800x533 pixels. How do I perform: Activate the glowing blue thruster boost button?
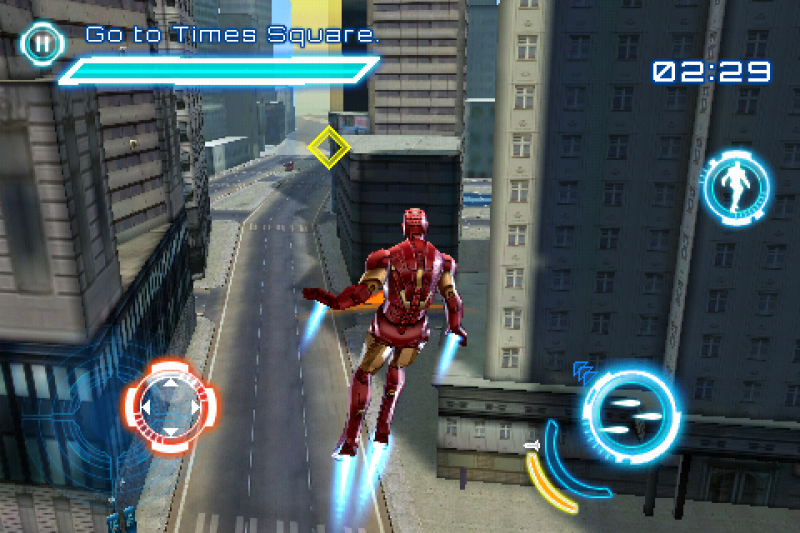coord(631,412)
